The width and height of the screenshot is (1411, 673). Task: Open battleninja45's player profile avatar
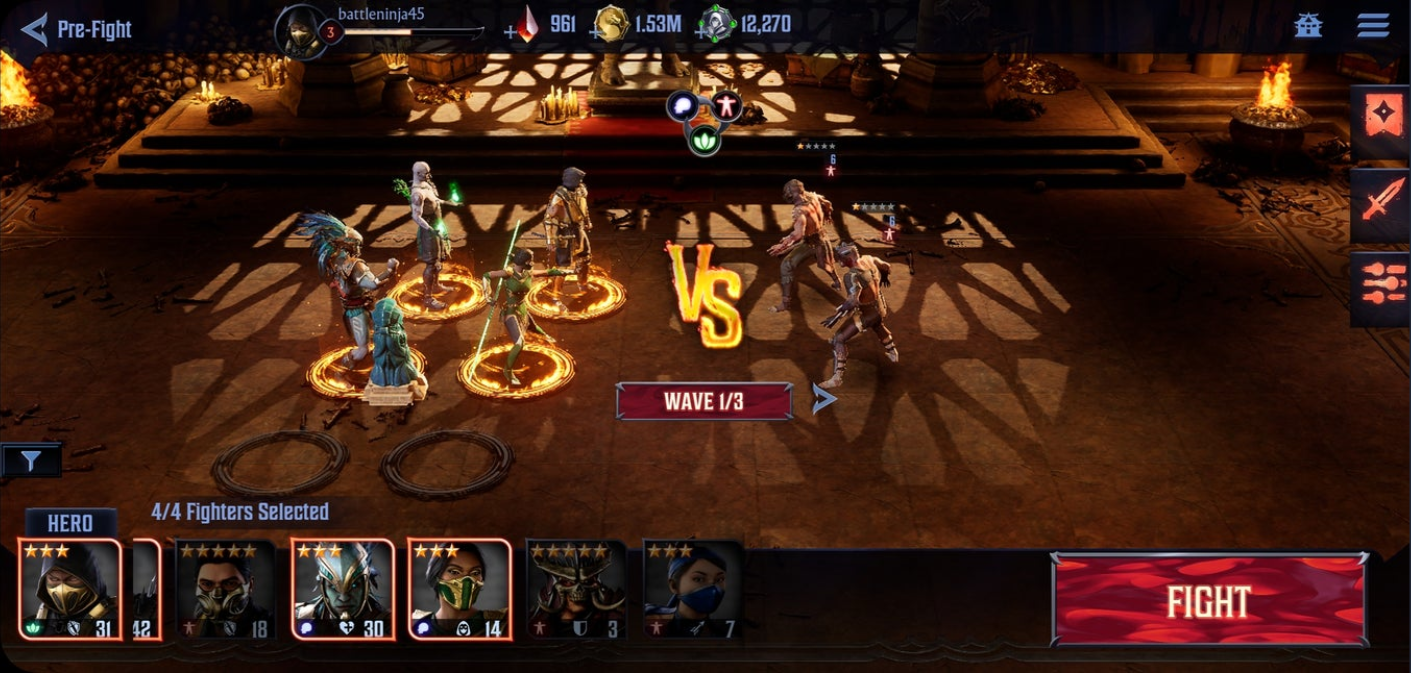[x=300, y=31]
